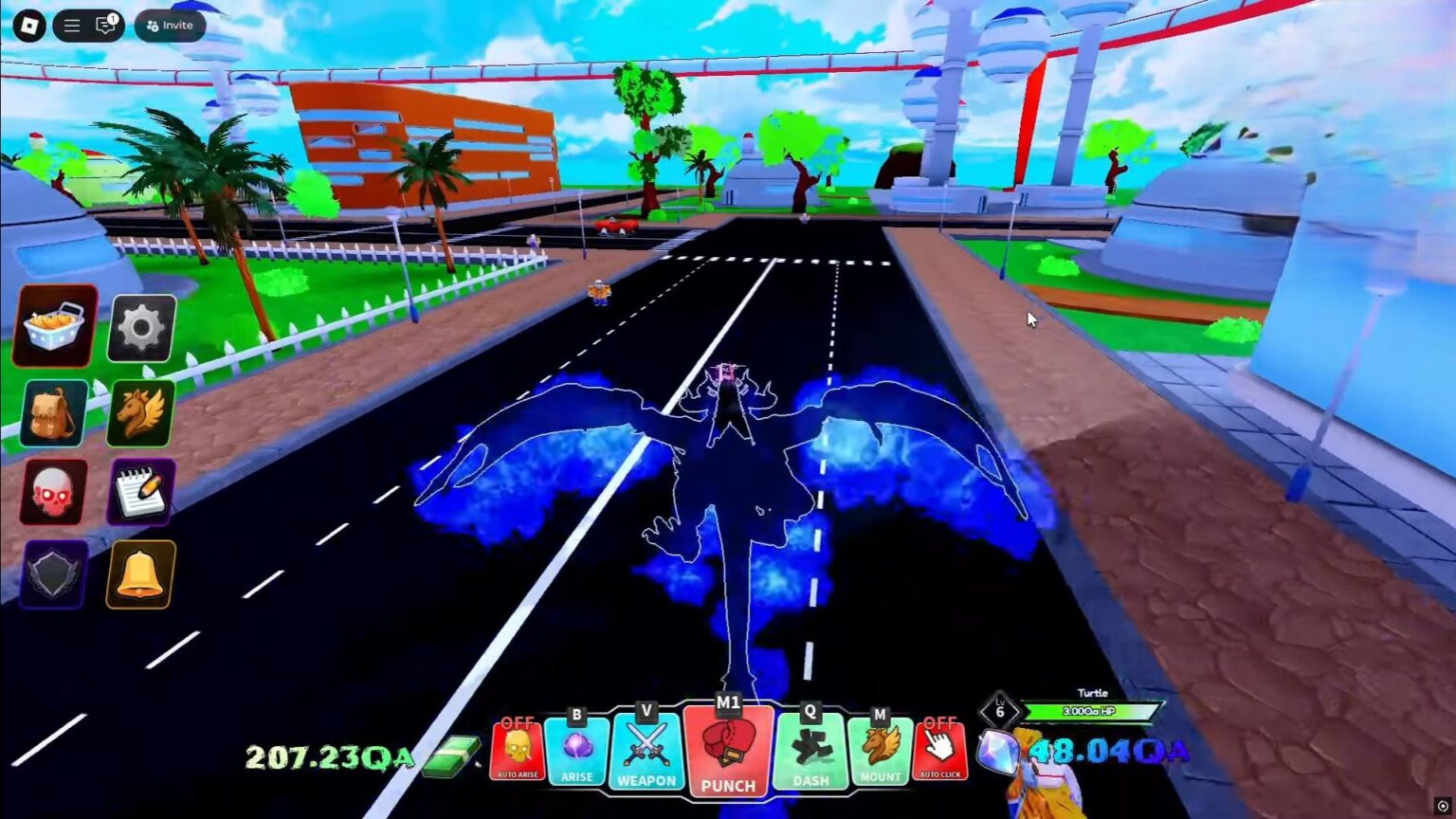This screenshot has width=1456, height=819.
Task: Use the Dash skill
Action: pyautogui.click(x=810, y=749)
